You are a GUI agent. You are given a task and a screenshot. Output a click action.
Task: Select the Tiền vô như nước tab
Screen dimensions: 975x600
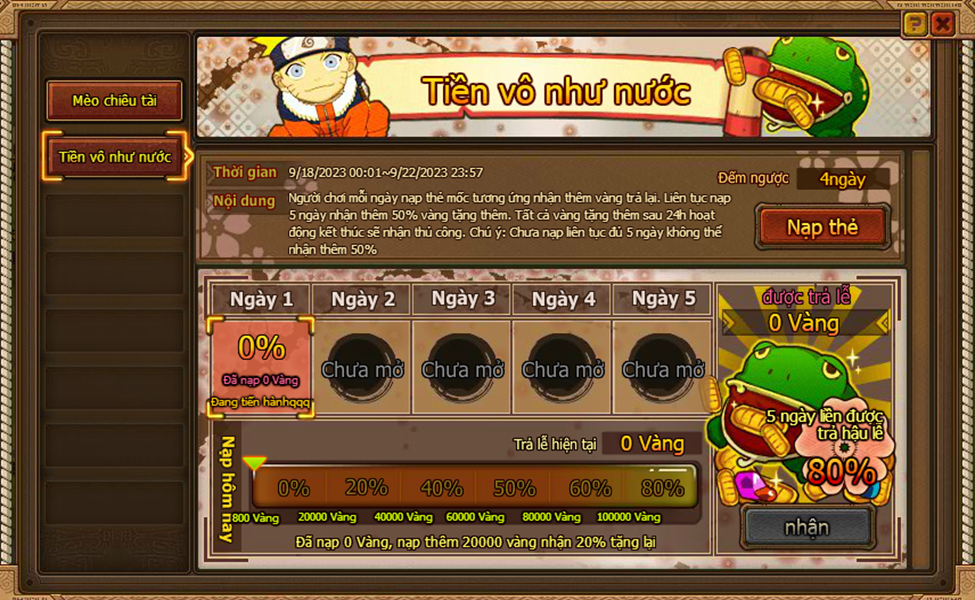pyautogui.click(x=114, y=157)
